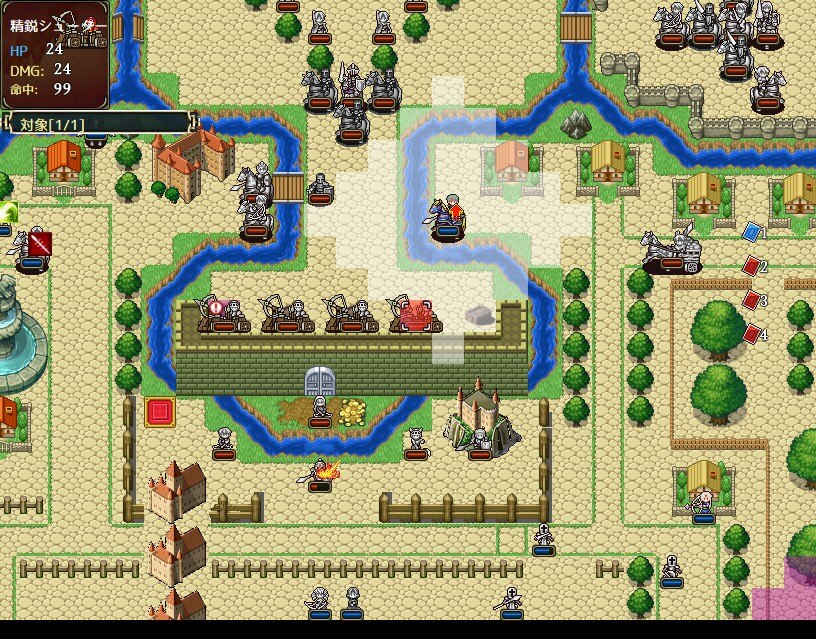Click the crossed-out sword status icon
This screenshot has height=639, width=816.
(x=40, y=243)
